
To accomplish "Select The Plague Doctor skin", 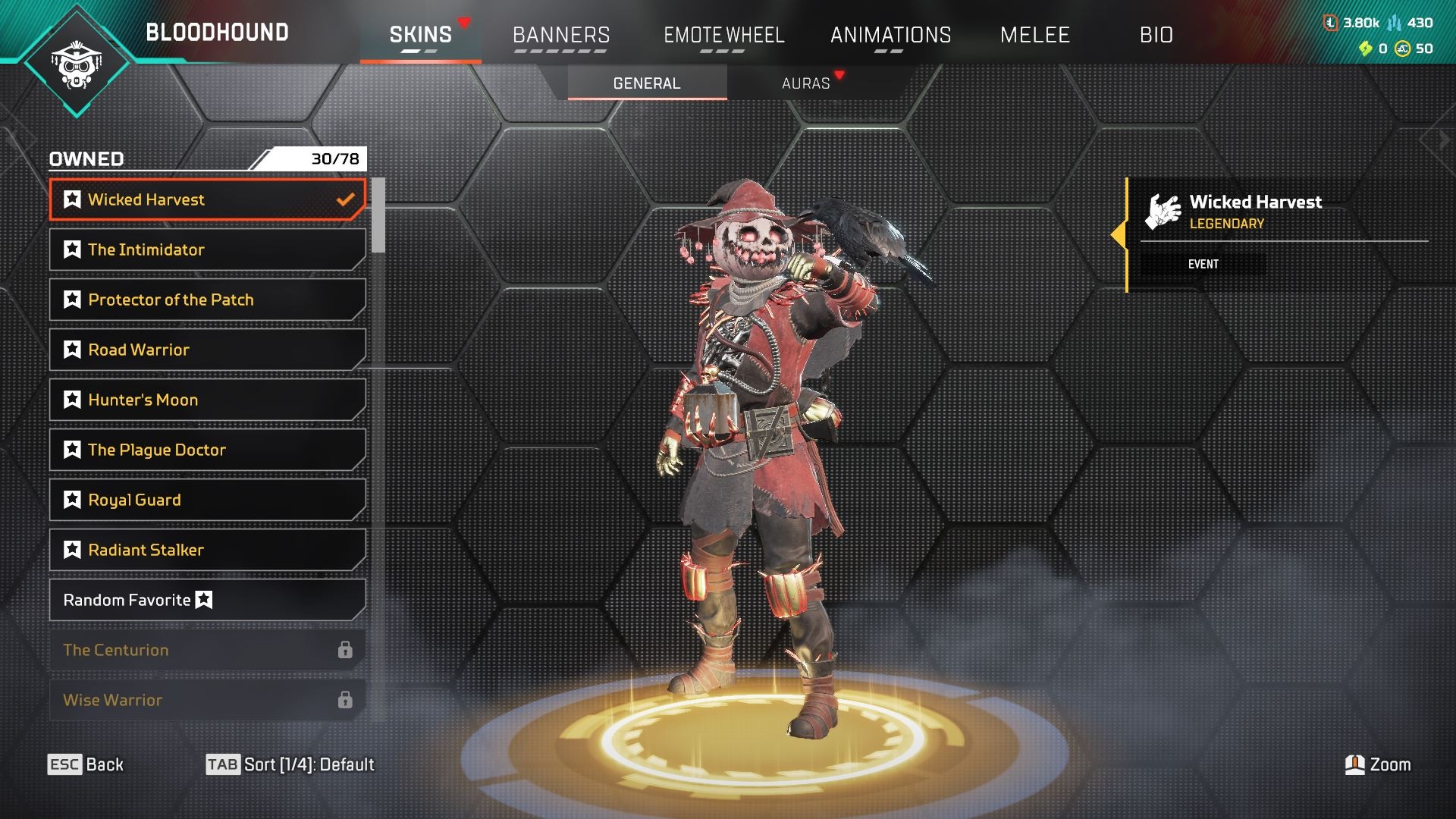I will [x=207, y=450].
